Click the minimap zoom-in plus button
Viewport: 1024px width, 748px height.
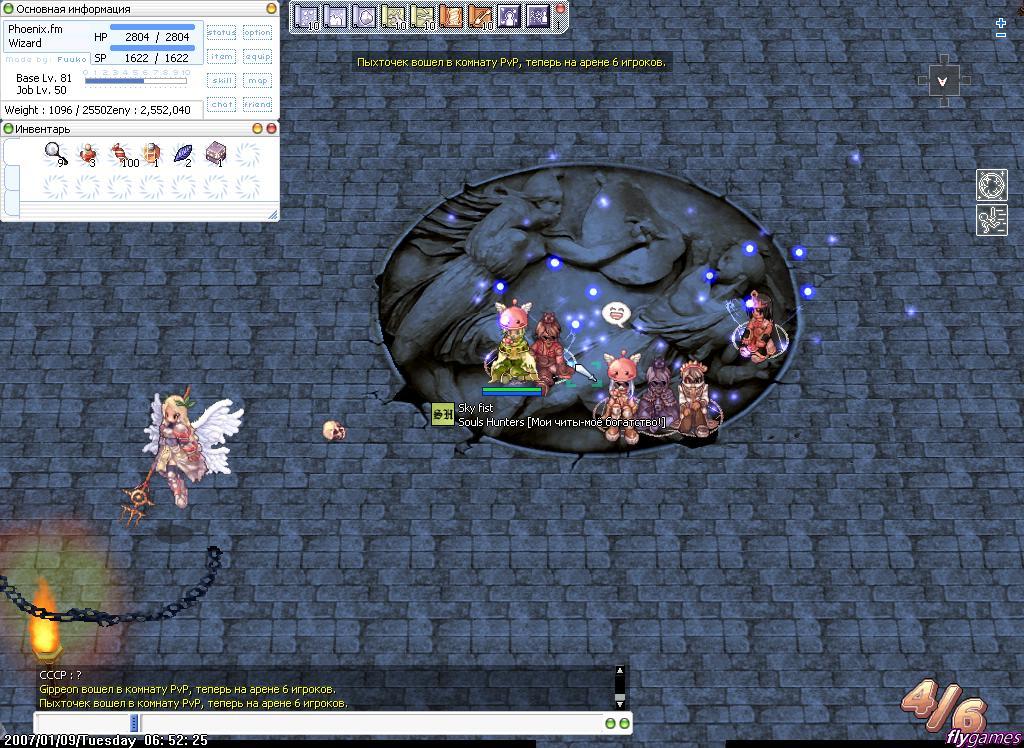click(x=1001, y=23)
